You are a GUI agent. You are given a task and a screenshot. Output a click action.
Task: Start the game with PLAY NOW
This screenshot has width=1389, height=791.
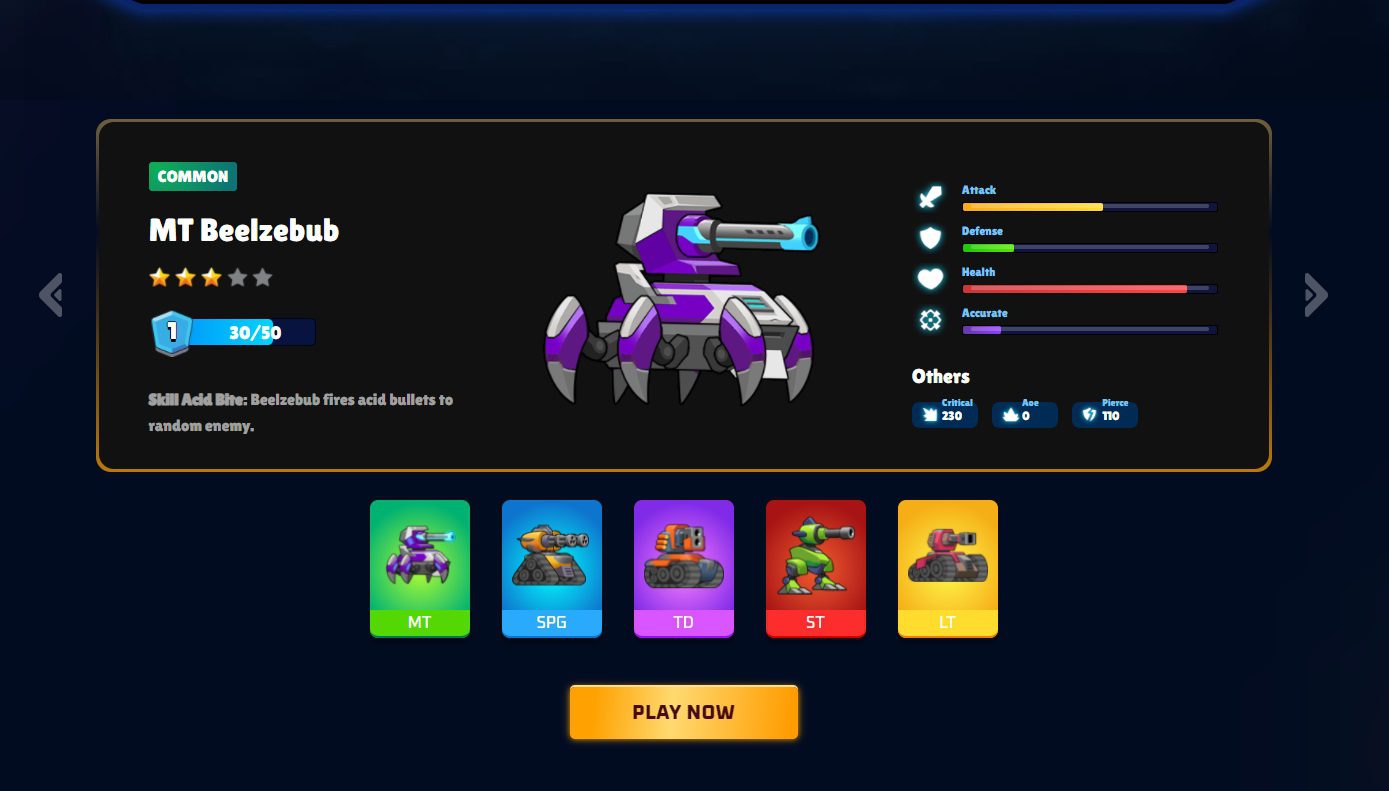(683, 712)
